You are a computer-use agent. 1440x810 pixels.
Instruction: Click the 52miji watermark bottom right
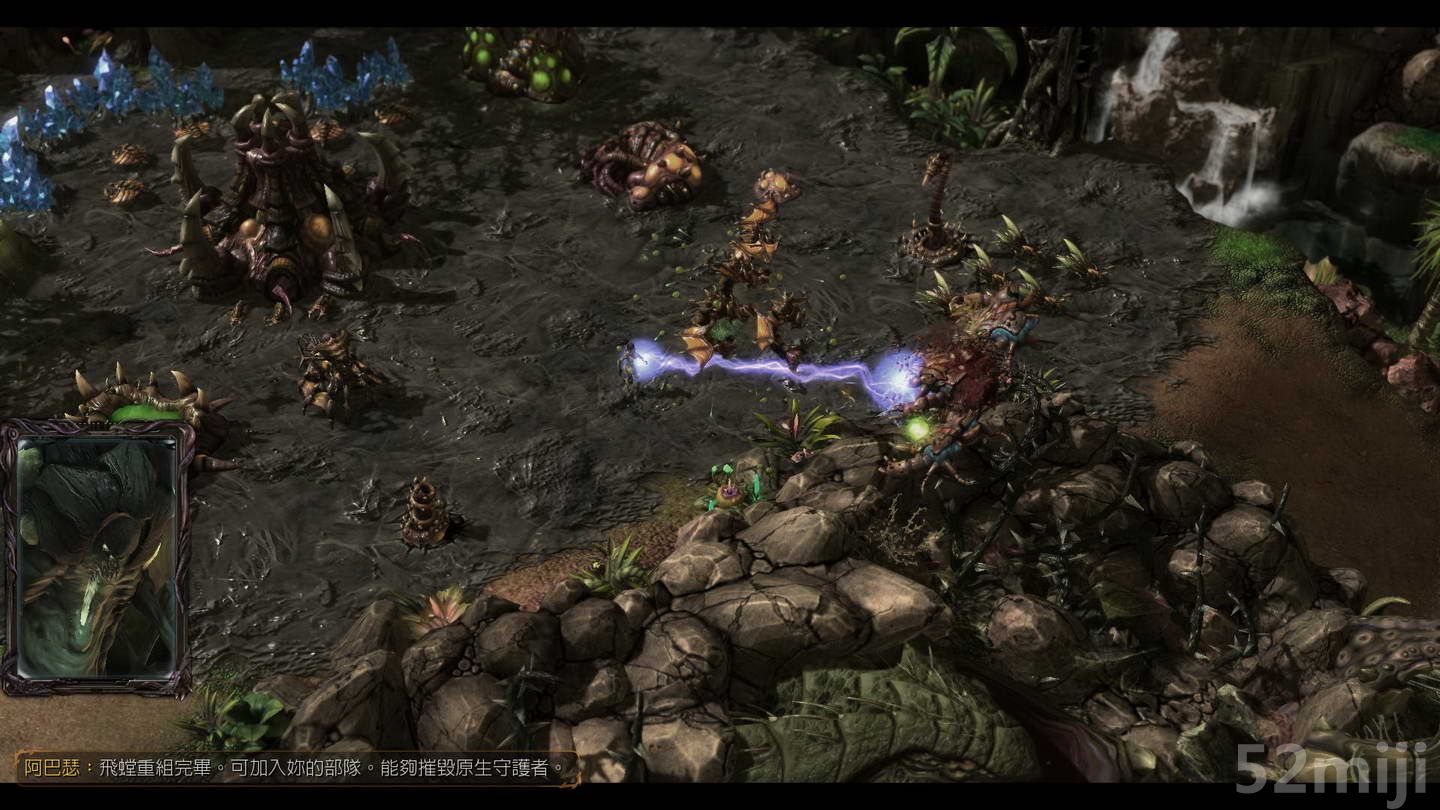(x=1330, y=770)
